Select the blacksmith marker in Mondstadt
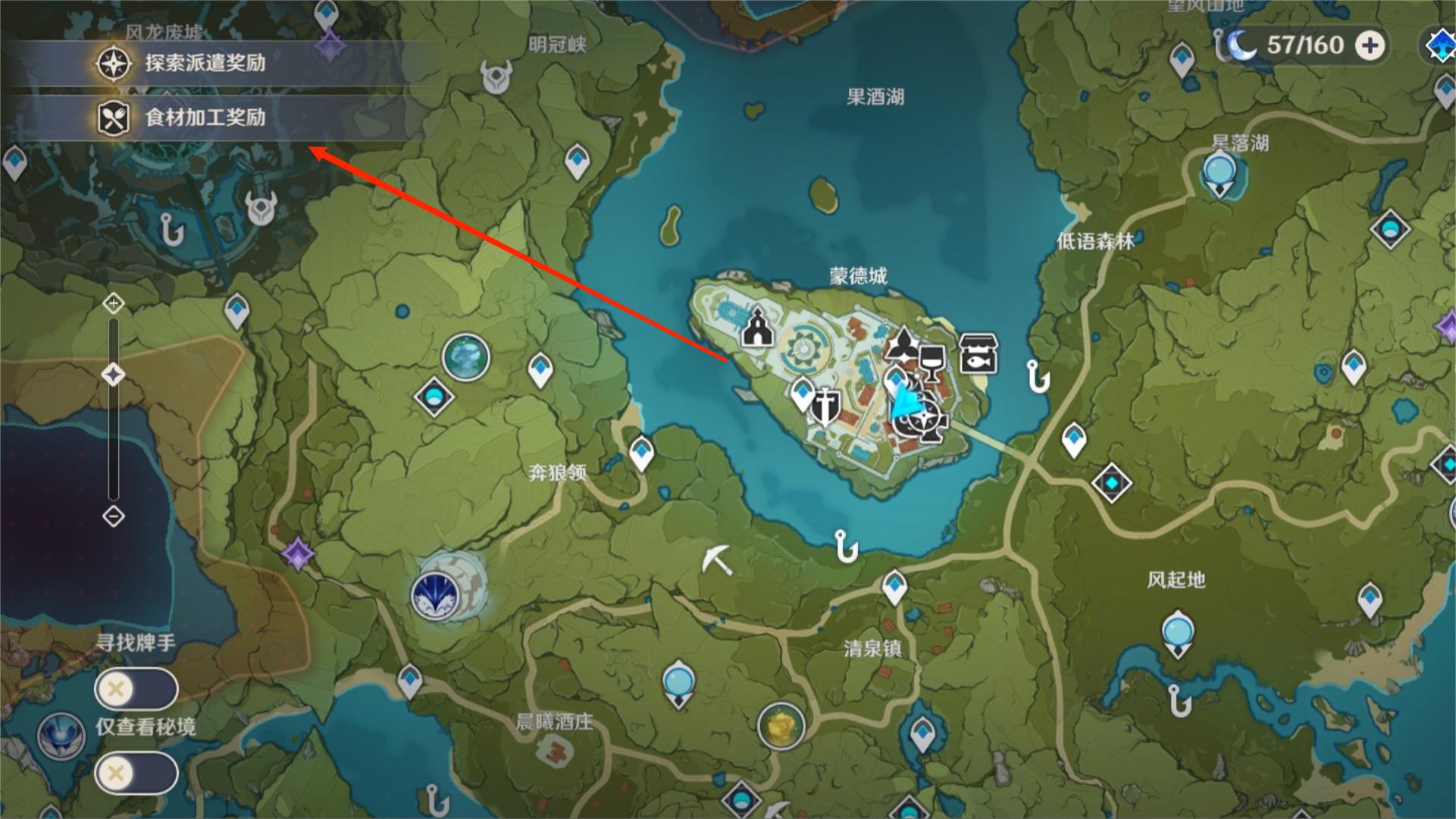The image size is (1456, 819). (x=823, y=405)
